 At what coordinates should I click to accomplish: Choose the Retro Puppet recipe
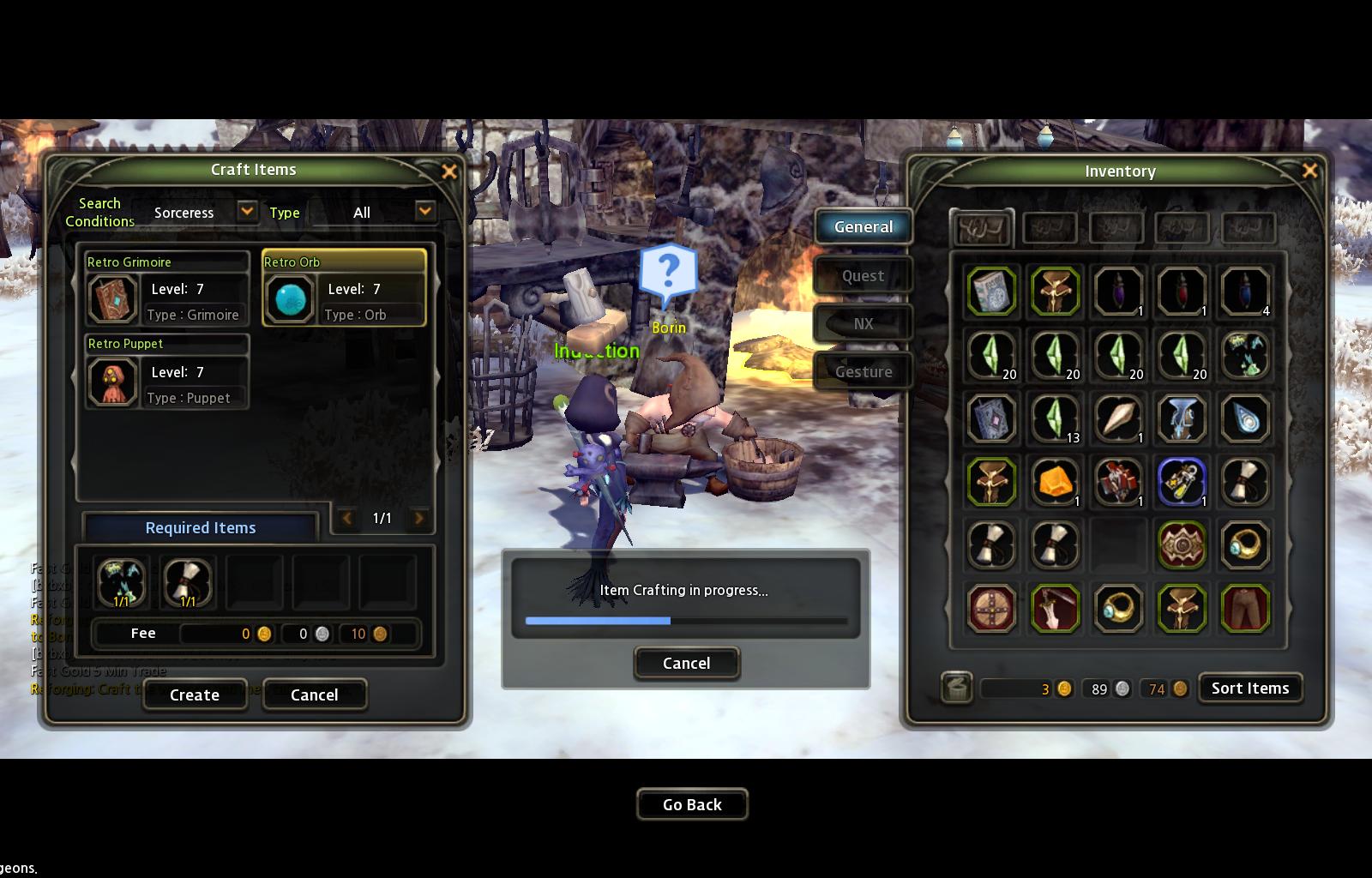pos(166,371)
